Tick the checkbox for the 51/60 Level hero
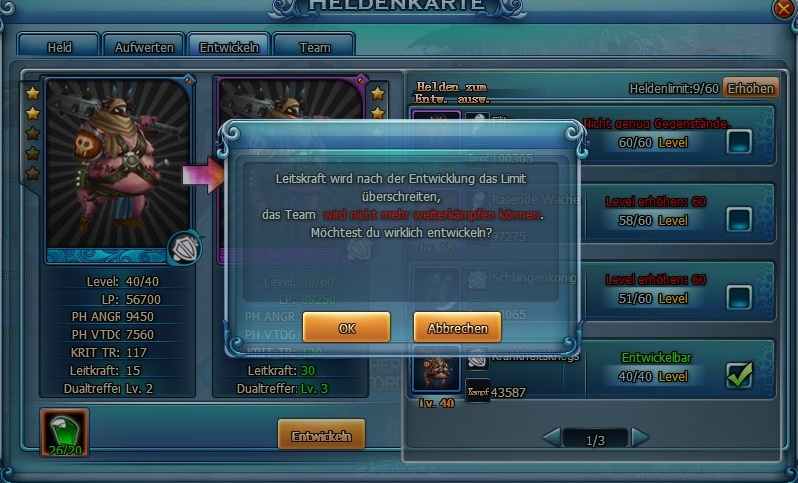The height and width of the screenshot is (483, 798). pos(739,297)
